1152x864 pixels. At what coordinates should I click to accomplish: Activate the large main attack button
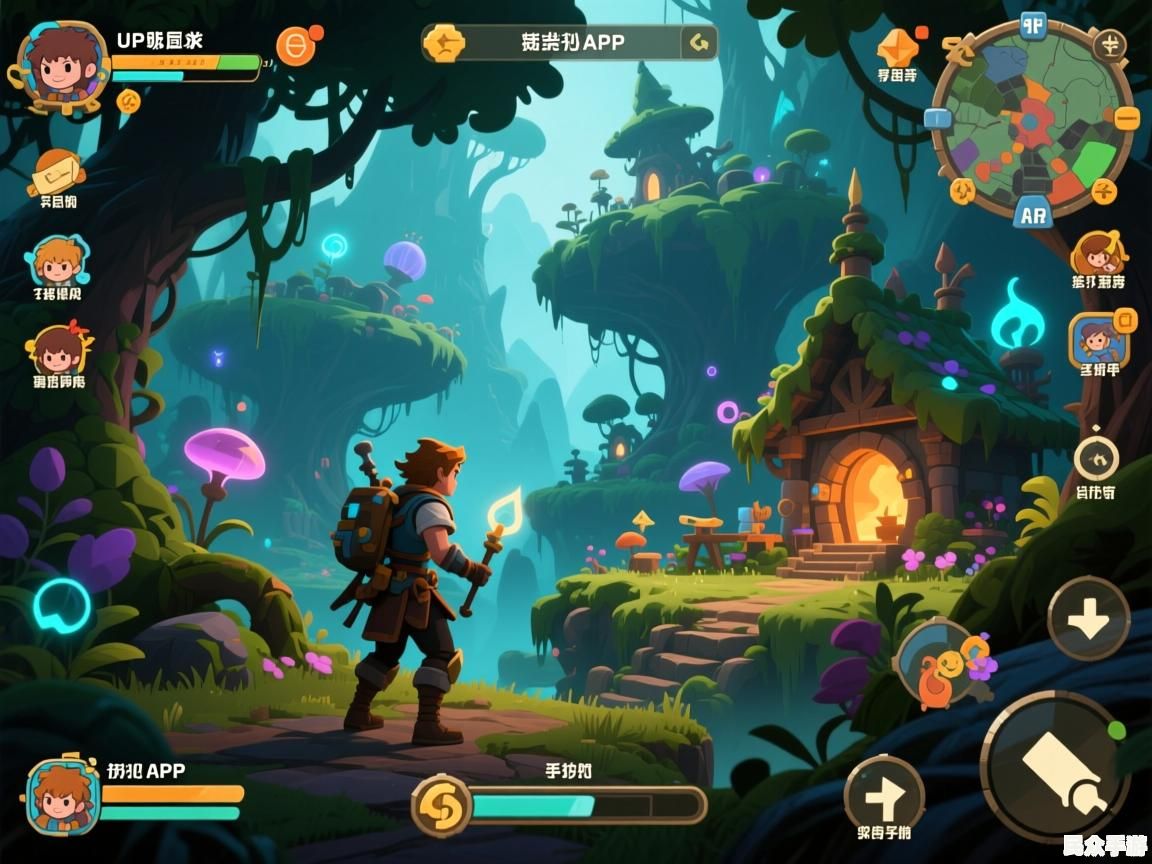pos(1057,765)
